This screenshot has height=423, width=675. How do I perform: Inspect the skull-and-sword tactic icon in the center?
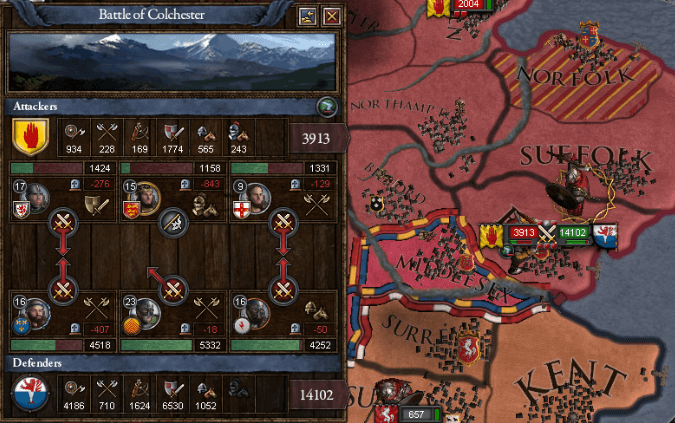(x=174, y=222)
